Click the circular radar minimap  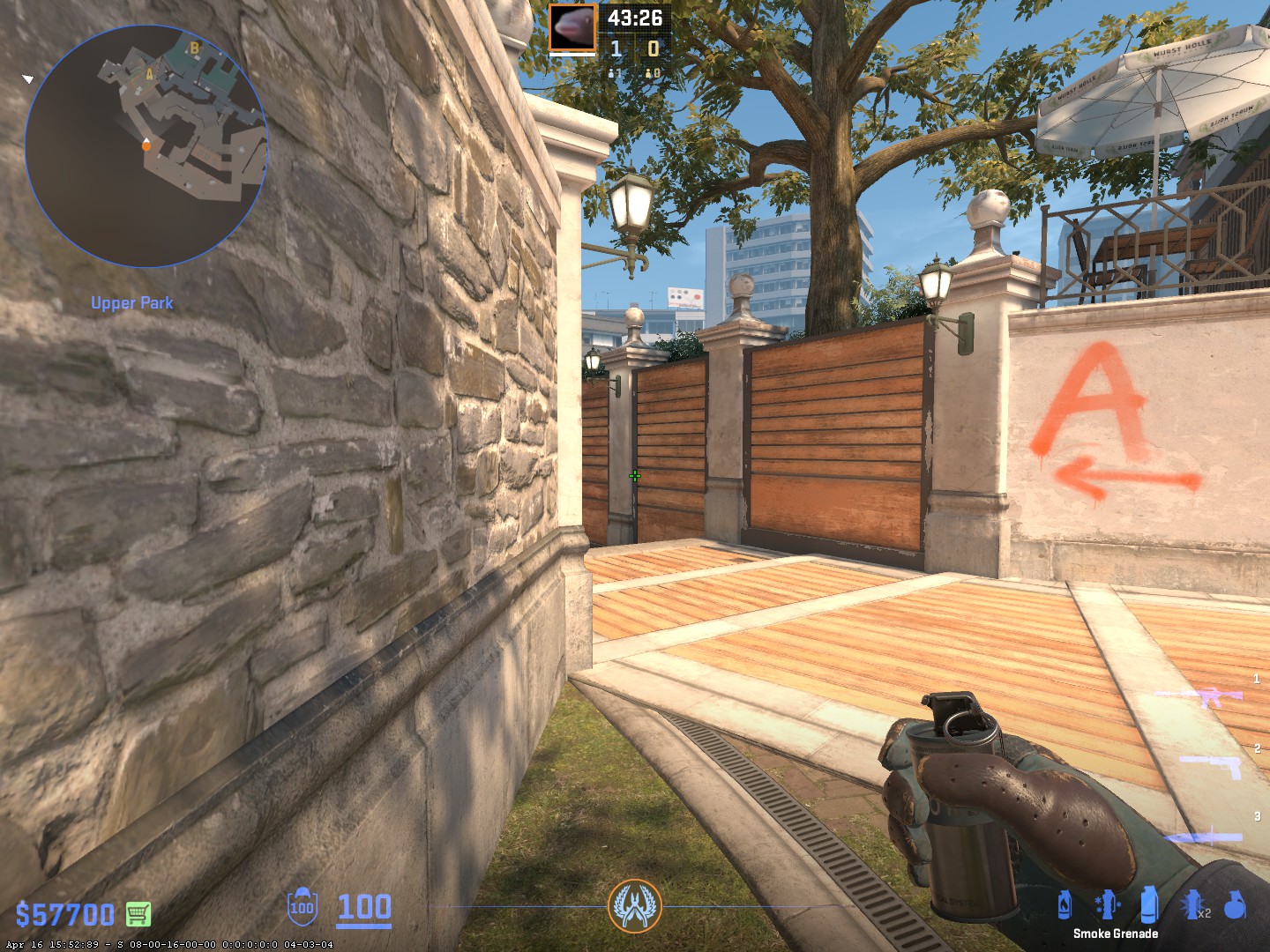click(x=146, y=145)
